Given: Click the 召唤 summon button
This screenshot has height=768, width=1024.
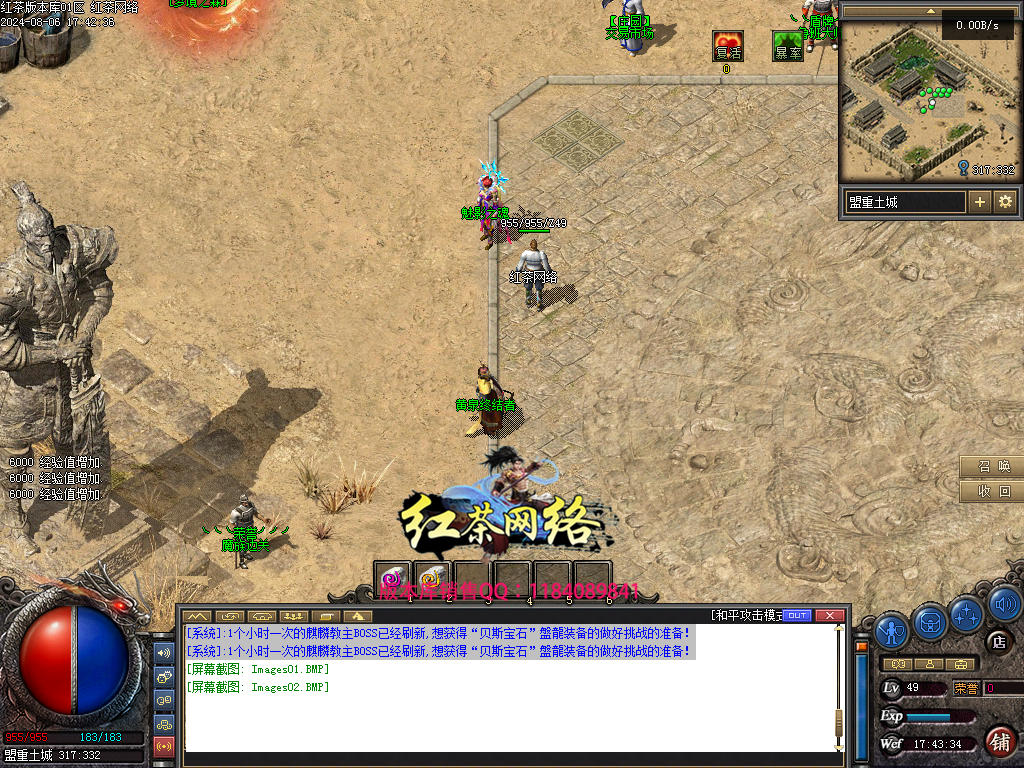Looking at the screenshot, I should [x=991, y=467].
